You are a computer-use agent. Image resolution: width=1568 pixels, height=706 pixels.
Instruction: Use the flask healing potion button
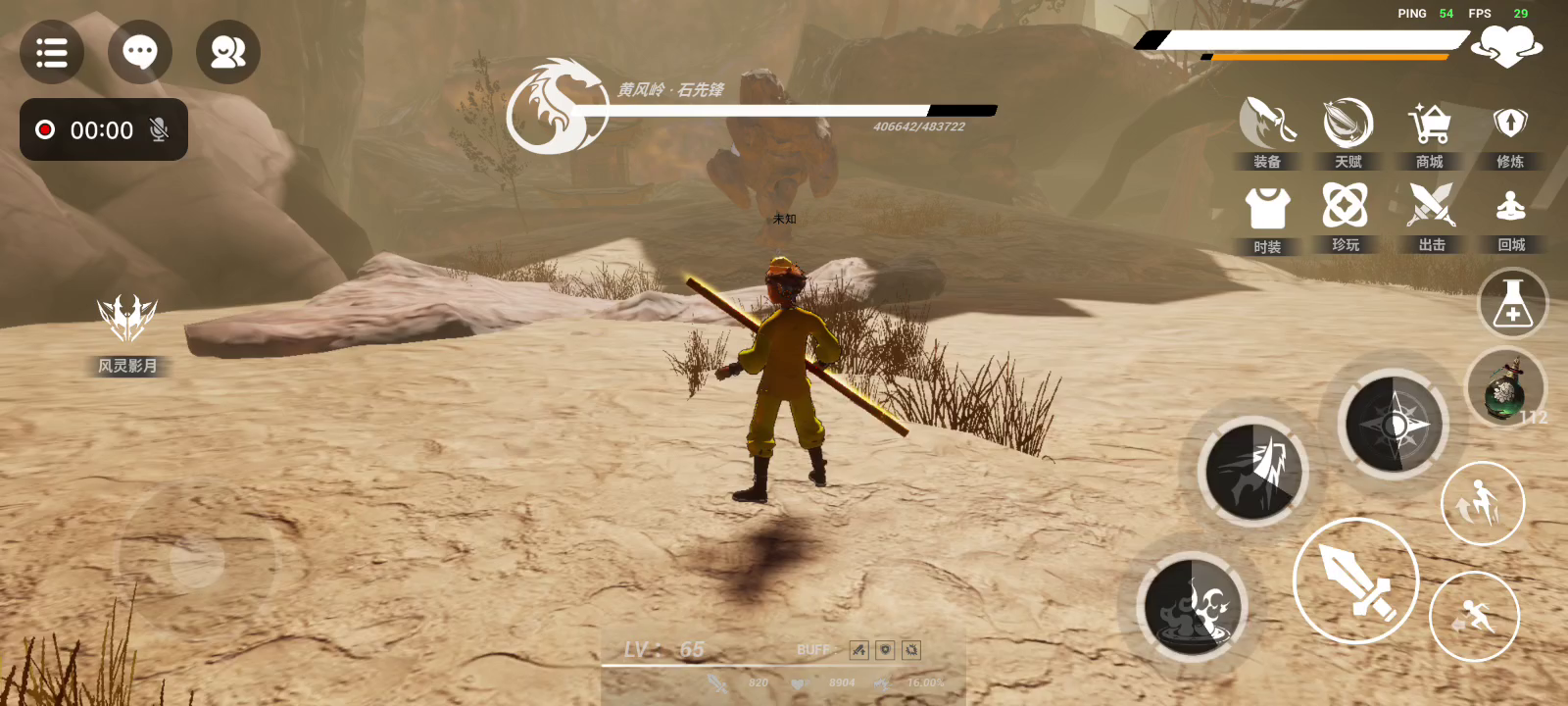coord(1512,304)
